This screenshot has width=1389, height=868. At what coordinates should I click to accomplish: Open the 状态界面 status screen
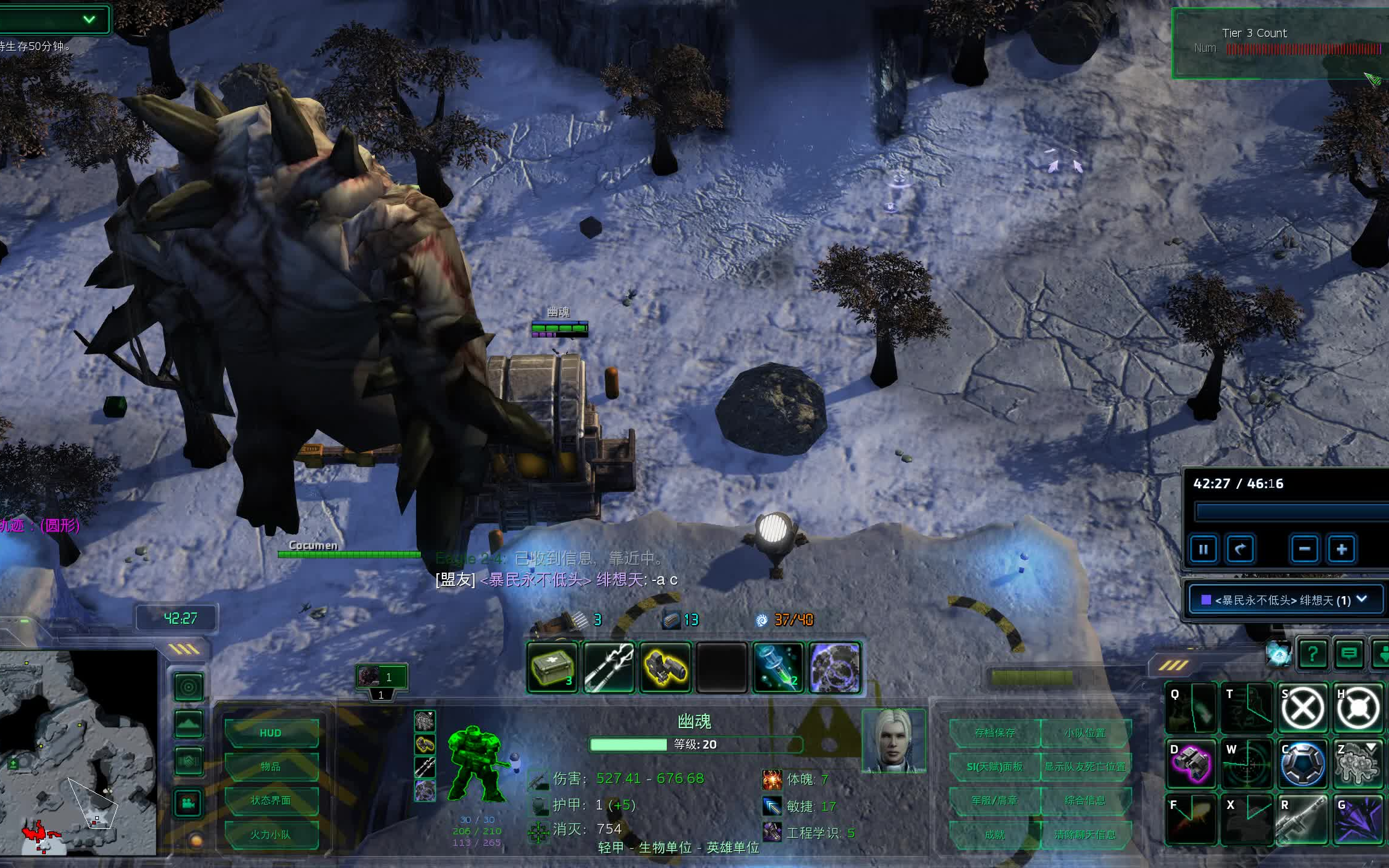pyautogui.click(x=271, y=800)
